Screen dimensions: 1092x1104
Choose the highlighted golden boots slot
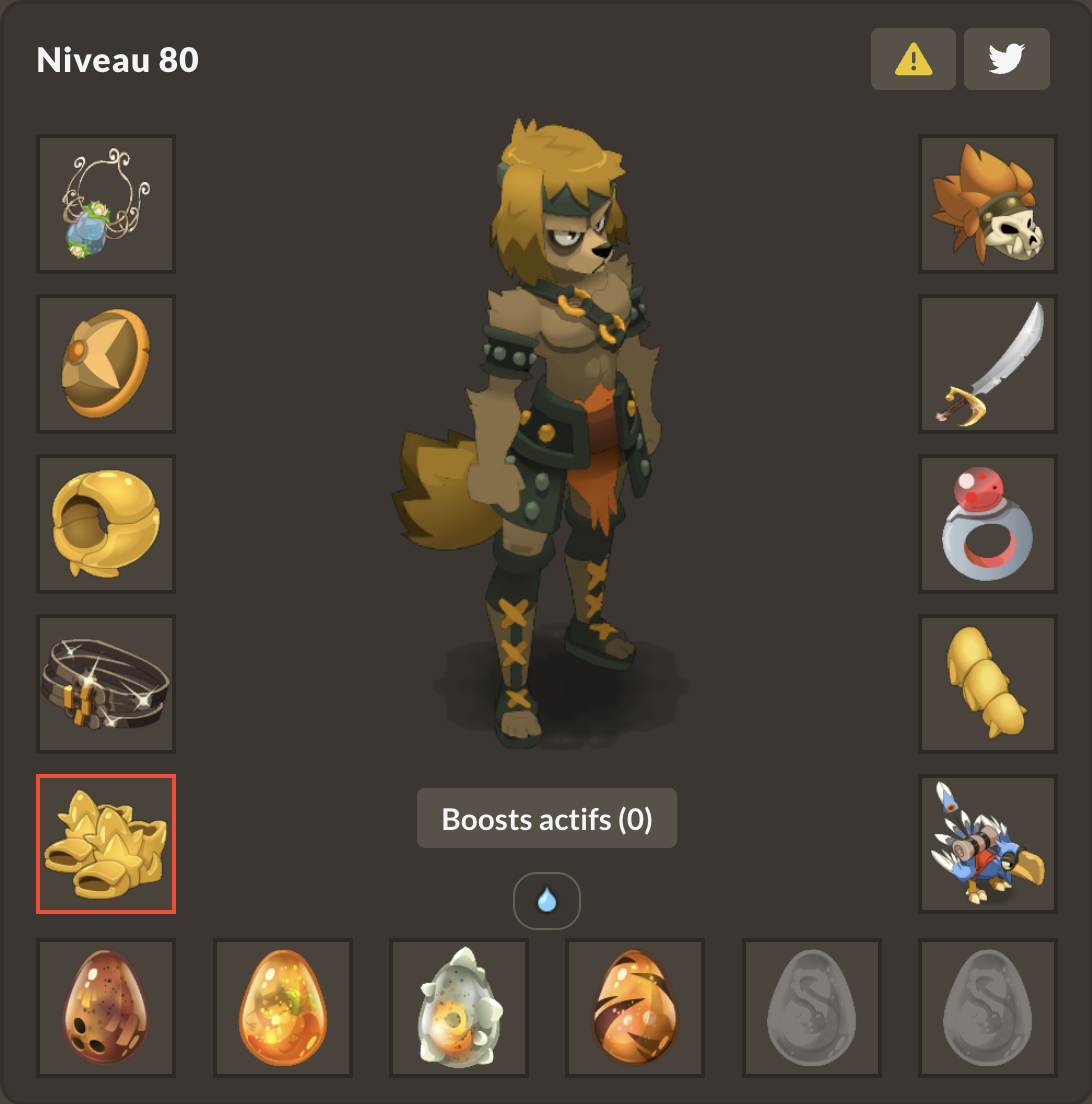click(106, 844)
